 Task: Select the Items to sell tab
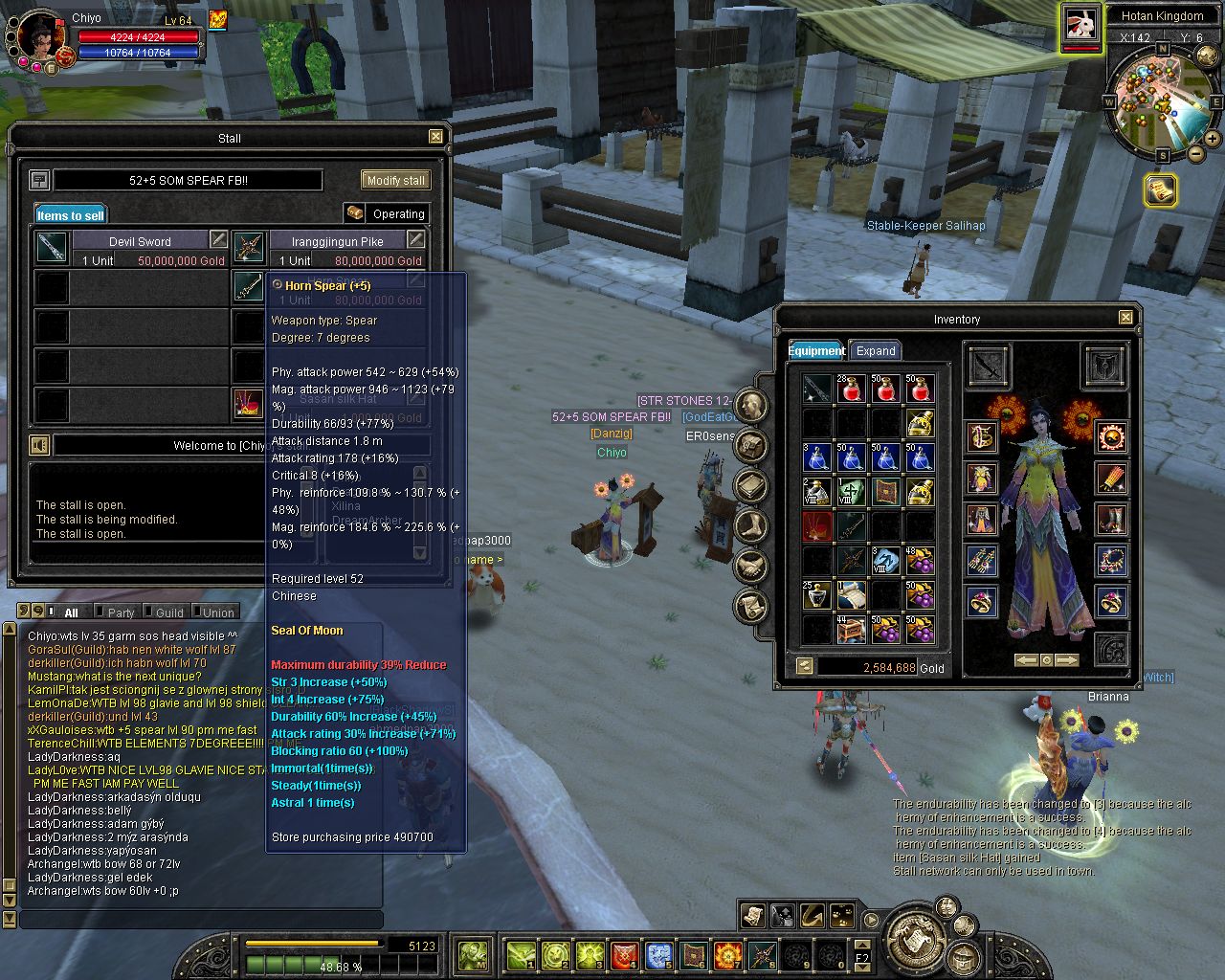[x=71, y=215]
